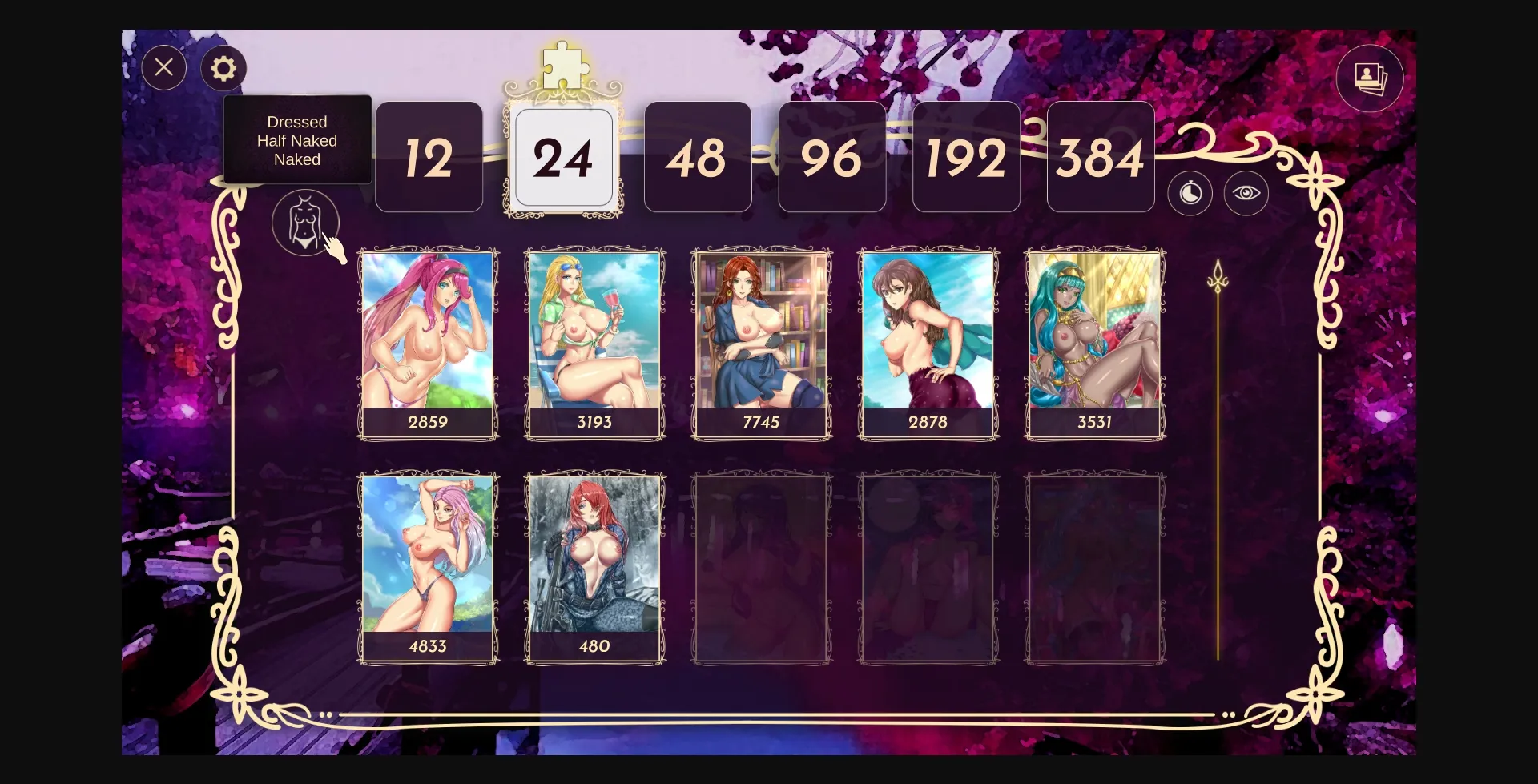
Task: Click the X icon in the top left corner
Action: click(x=164, y=67)
